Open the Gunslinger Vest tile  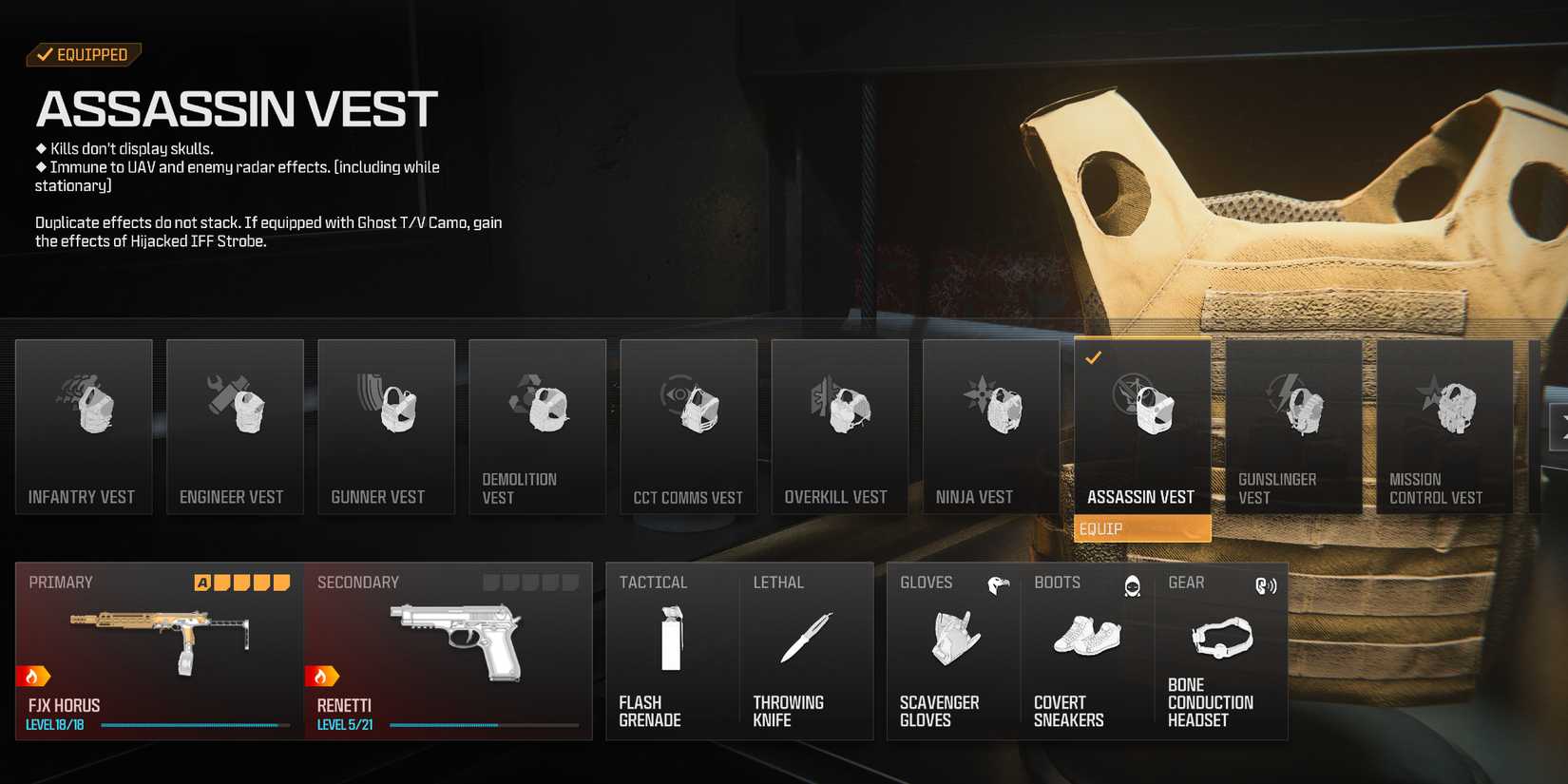tap(1293, 427)
